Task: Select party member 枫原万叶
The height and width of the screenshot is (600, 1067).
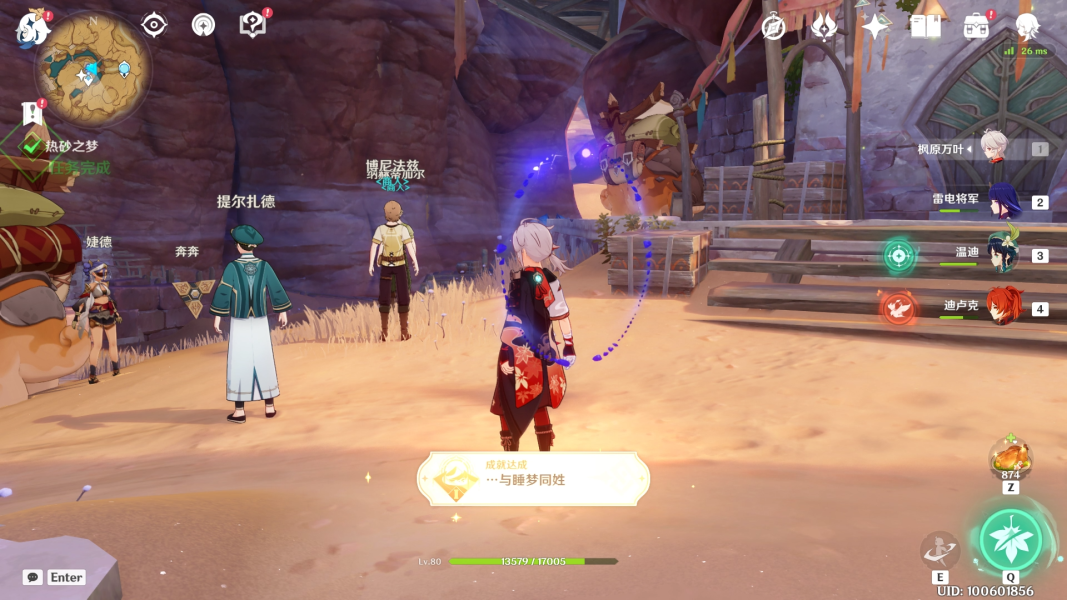Action: coord(993,148)
